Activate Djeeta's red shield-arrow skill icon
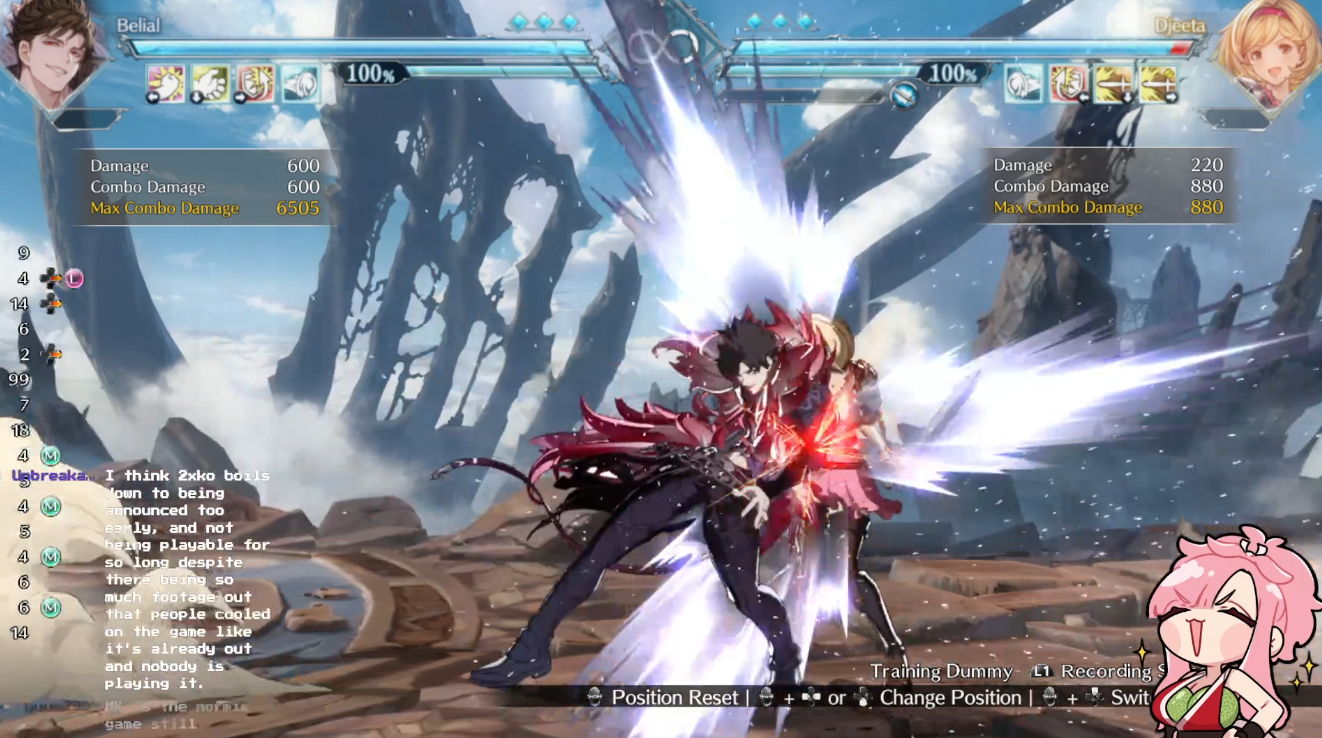 [x=1068, y=84]
